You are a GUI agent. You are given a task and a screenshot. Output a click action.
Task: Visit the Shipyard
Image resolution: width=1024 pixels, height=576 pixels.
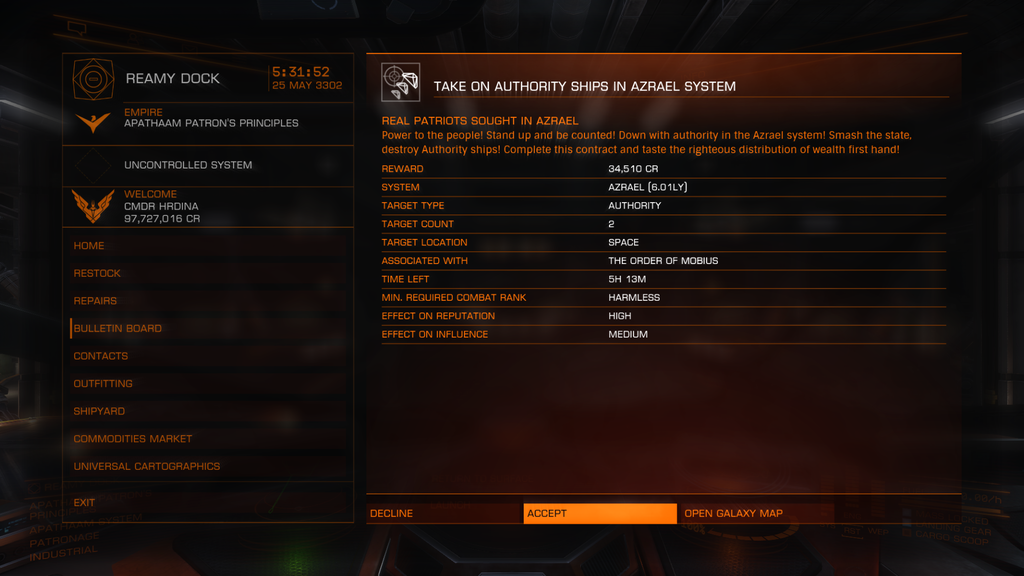click(99, 411)
